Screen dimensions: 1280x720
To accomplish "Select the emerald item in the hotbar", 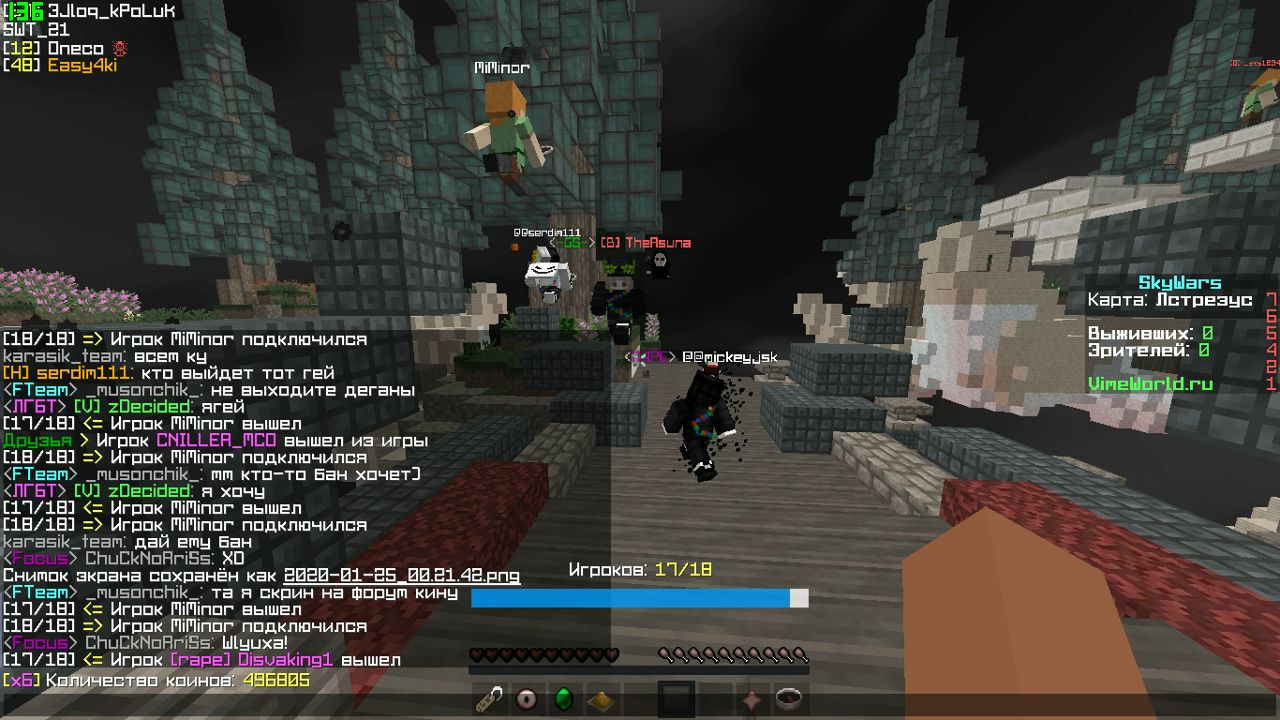I will 561,700.
